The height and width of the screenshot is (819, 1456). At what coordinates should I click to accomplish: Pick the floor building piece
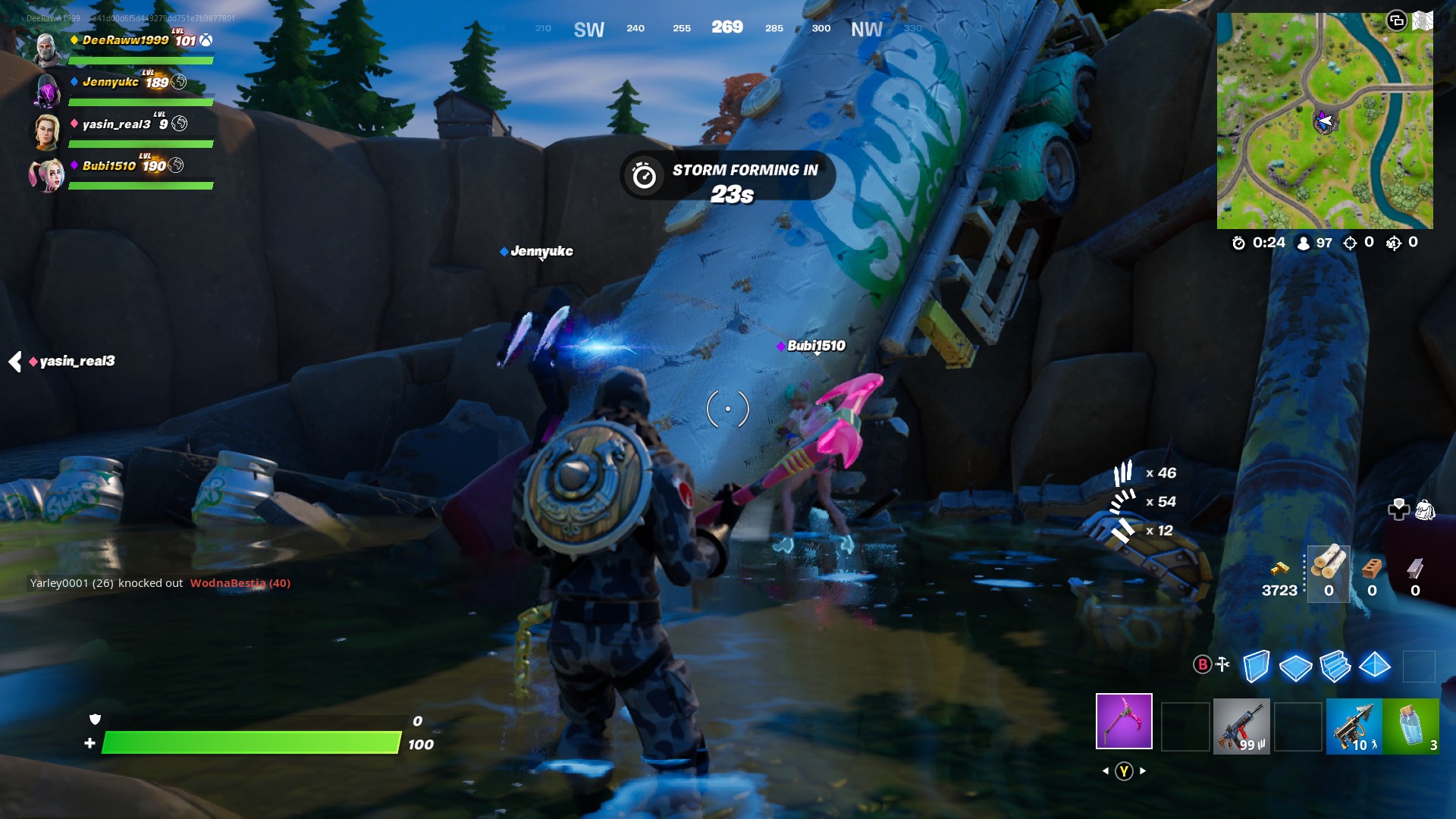[x=1295, y=667]
